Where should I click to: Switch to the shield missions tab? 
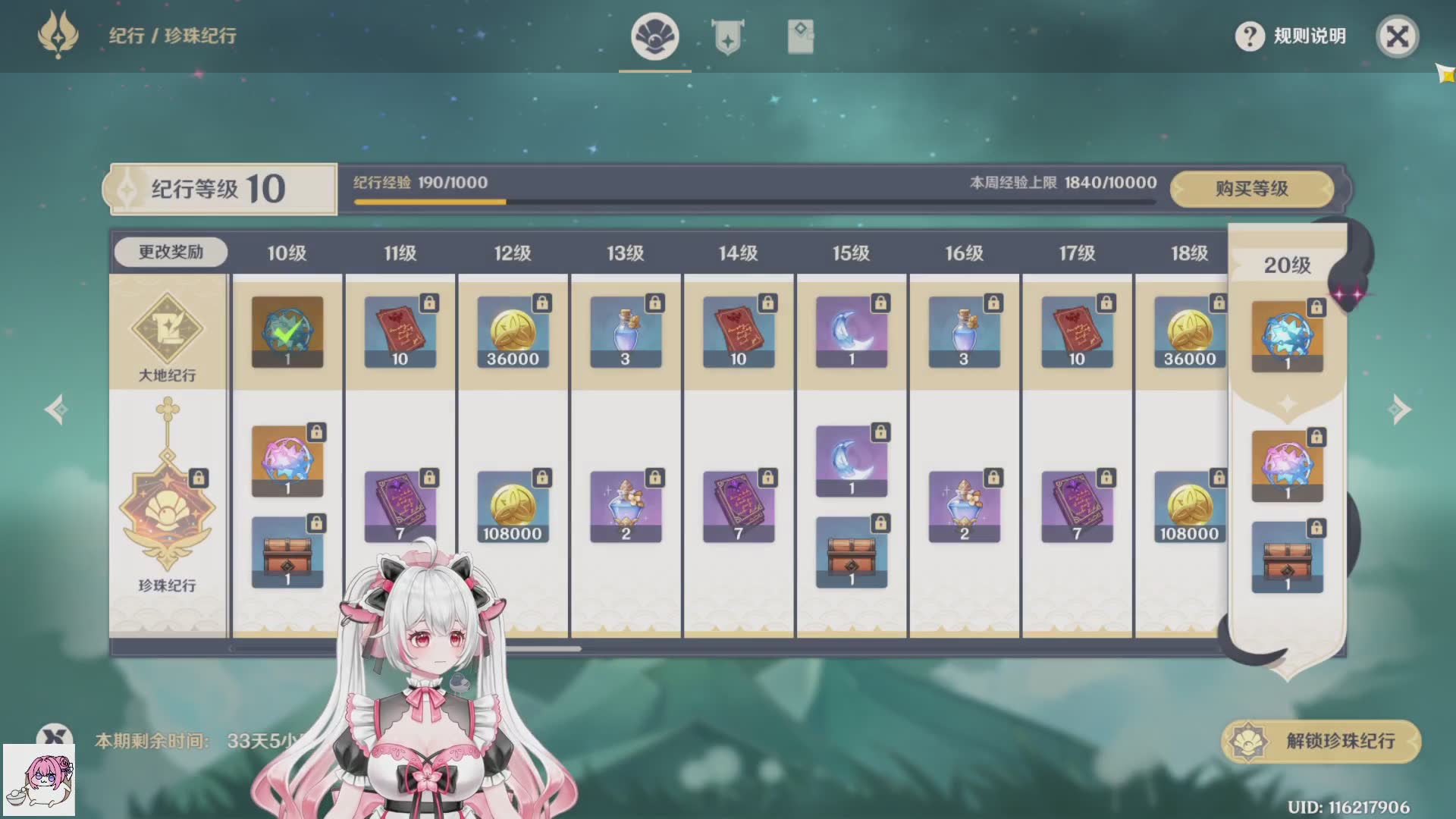pyautogui.click(x=727, y=37)
